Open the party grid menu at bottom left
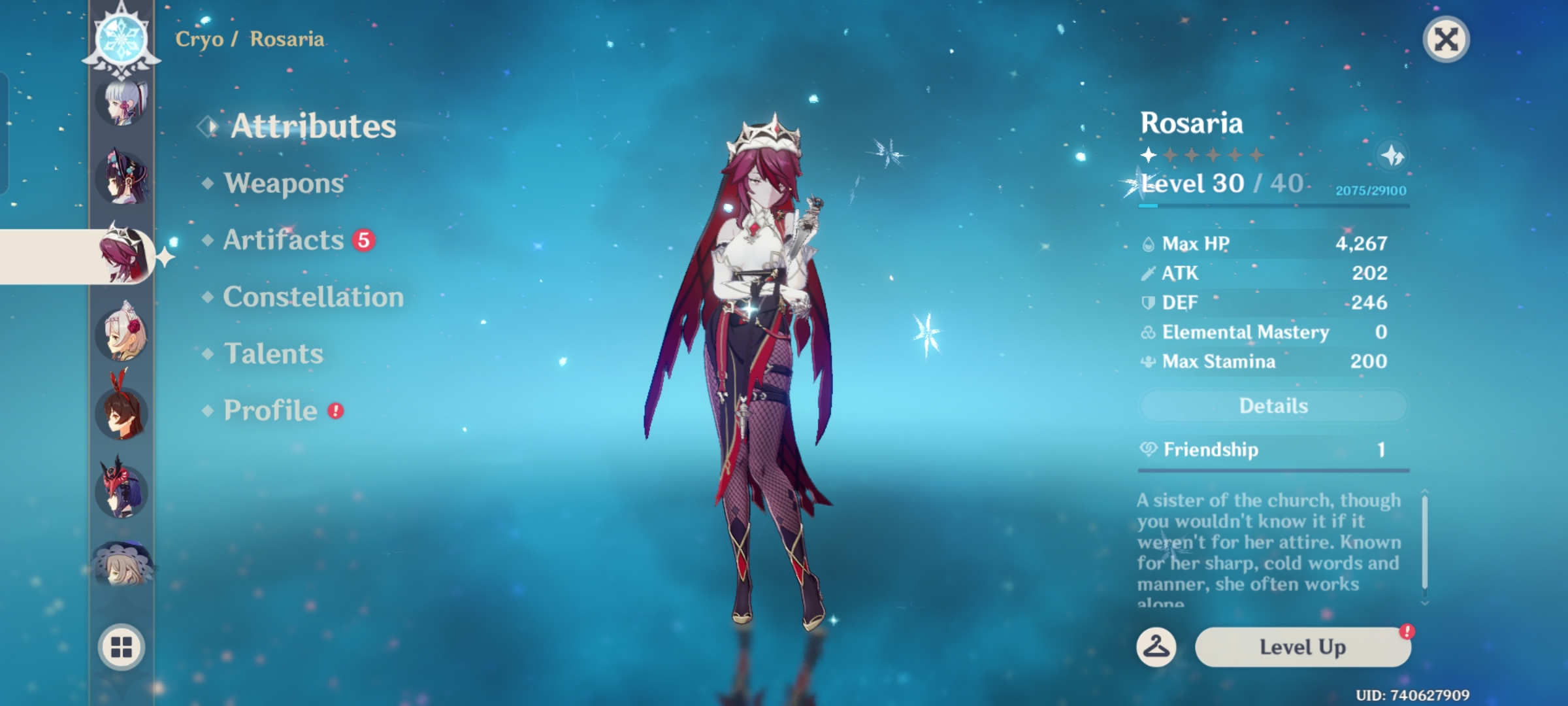1568x706 pixels. click(121, 647)
